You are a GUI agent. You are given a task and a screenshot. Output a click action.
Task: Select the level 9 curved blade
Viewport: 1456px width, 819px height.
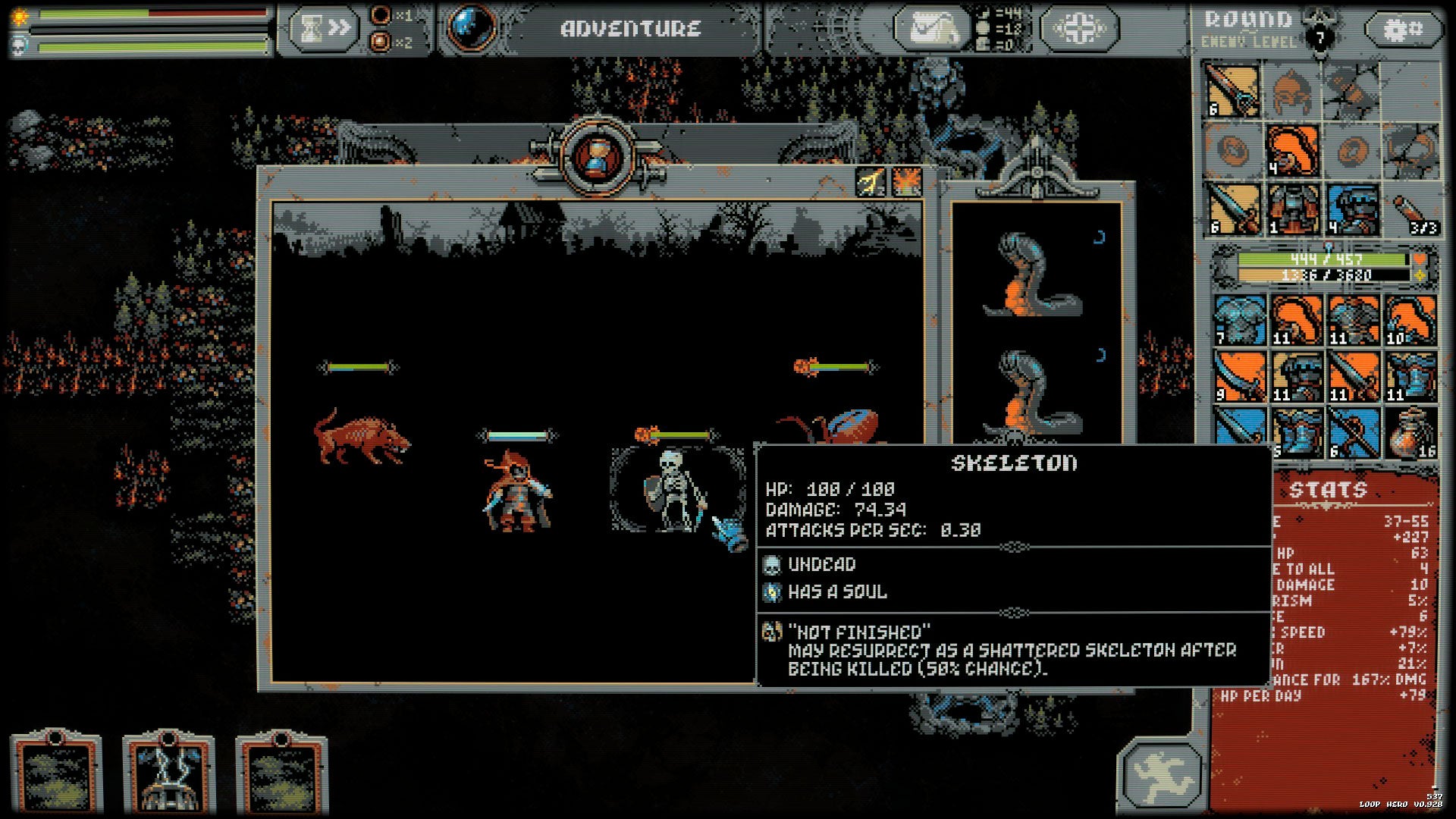1238,376
